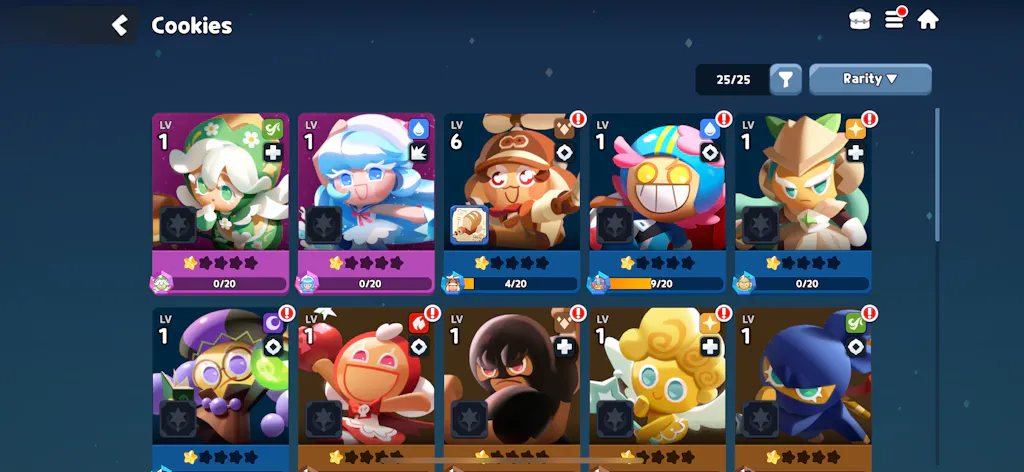The width and height of the screenshot is (1024, 472).
Task: Return to the home screen
Action: pyautogui.click(x=928, y=19)
